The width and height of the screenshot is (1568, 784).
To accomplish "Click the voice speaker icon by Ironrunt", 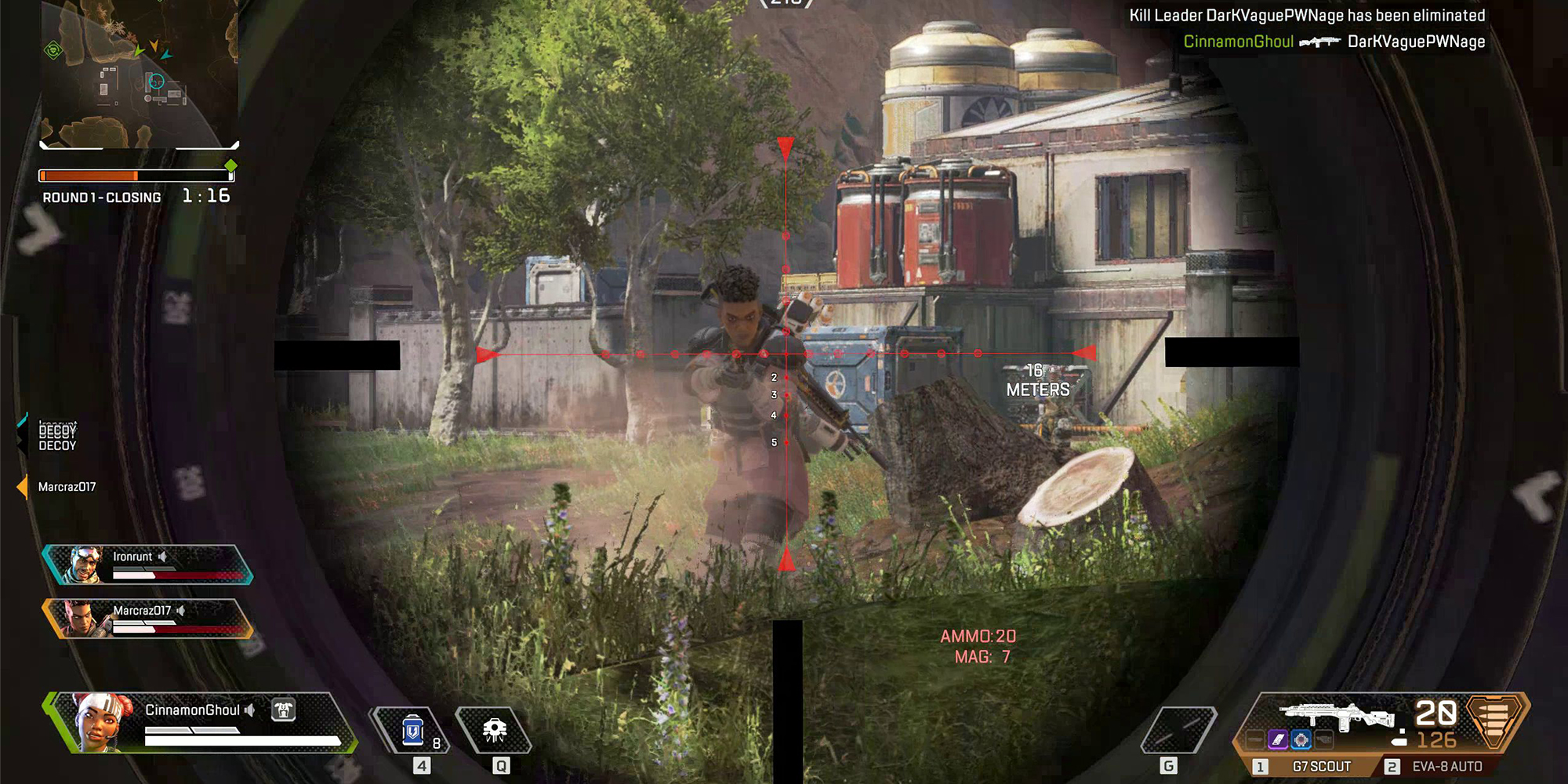I will [x=162, y=557].
